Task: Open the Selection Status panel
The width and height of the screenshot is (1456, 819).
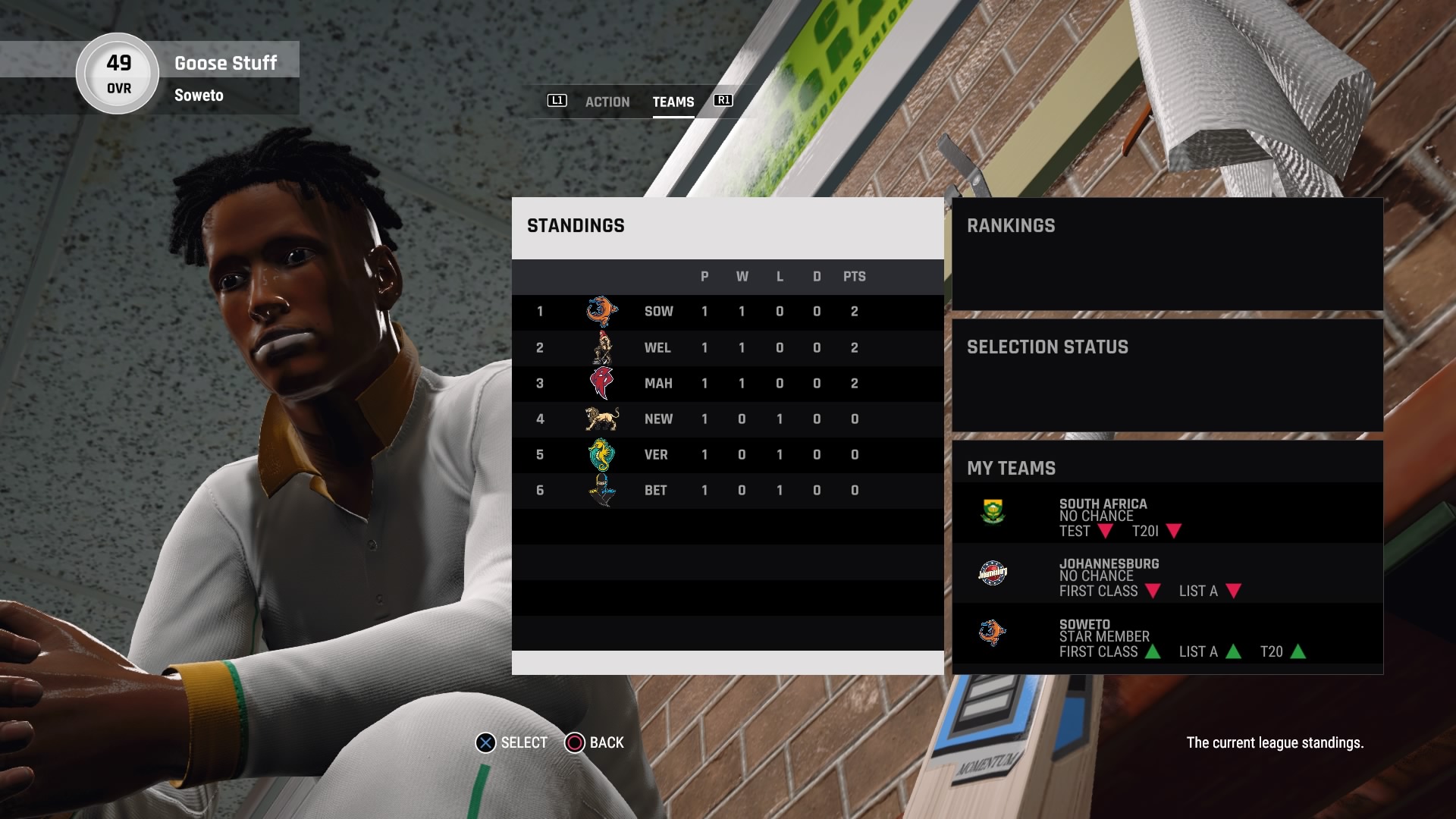Action: (1166, 375)
